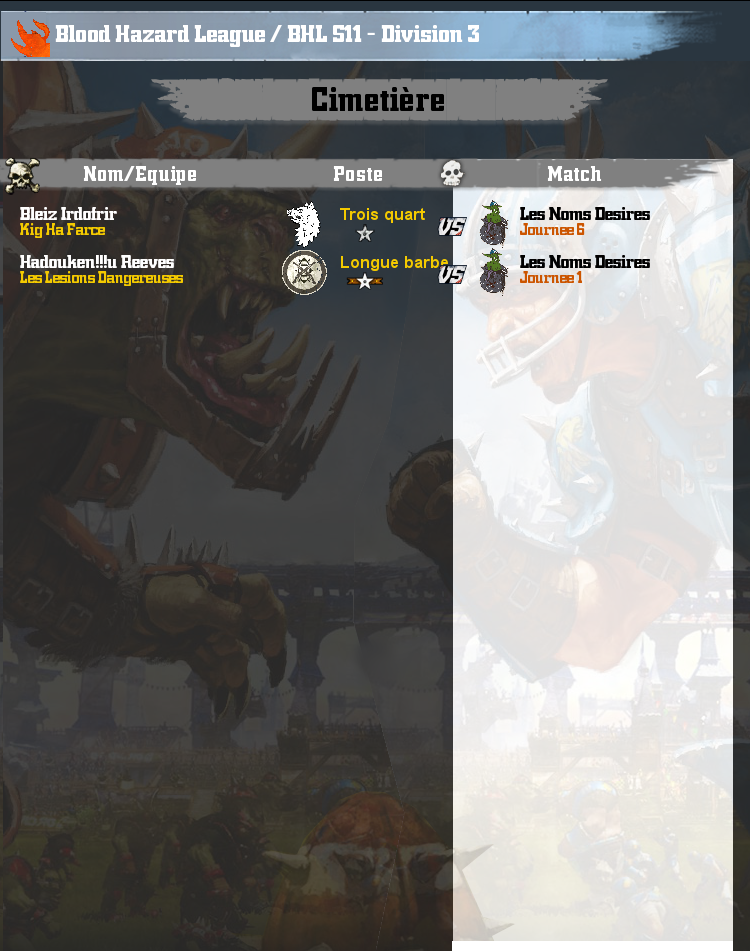This screenshot has height=951, width=750.
Task: Open player Bleiz Irdofrir's profile
Action: click(x=68, y=214)
